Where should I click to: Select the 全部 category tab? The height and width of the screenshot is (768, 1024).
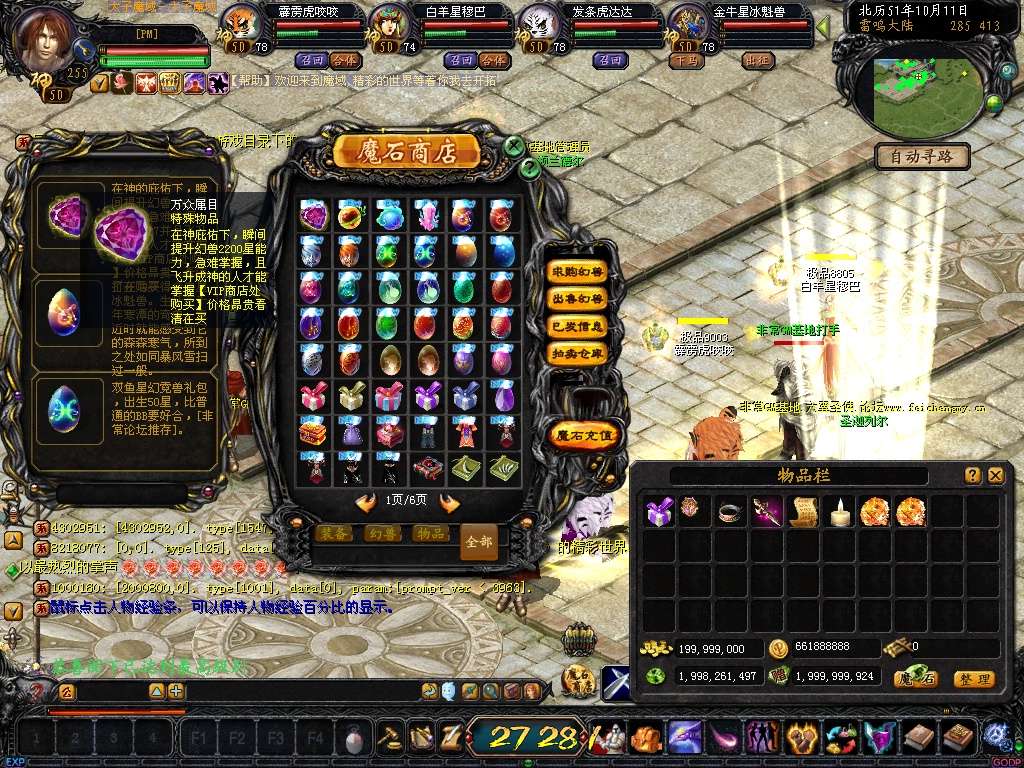tap(479, 541)
